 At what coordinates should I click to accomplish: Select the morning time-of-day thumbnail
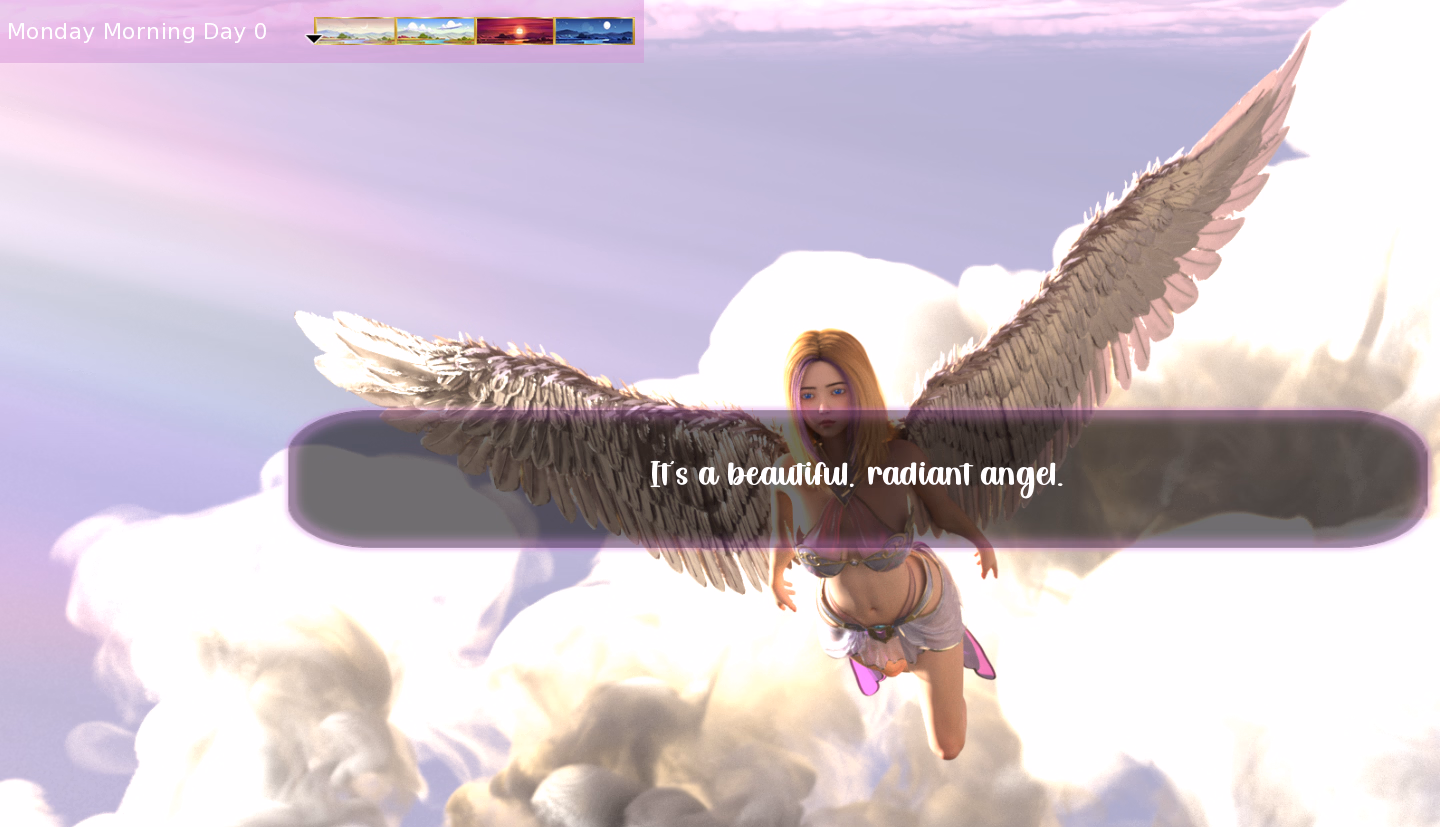[x=355, y=31]
